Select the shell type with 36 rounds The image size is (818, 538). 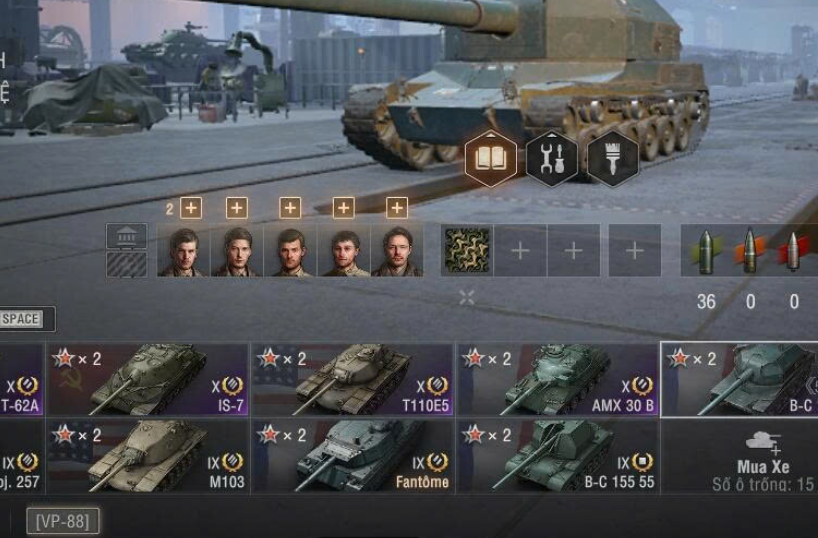tap(706, 251)
